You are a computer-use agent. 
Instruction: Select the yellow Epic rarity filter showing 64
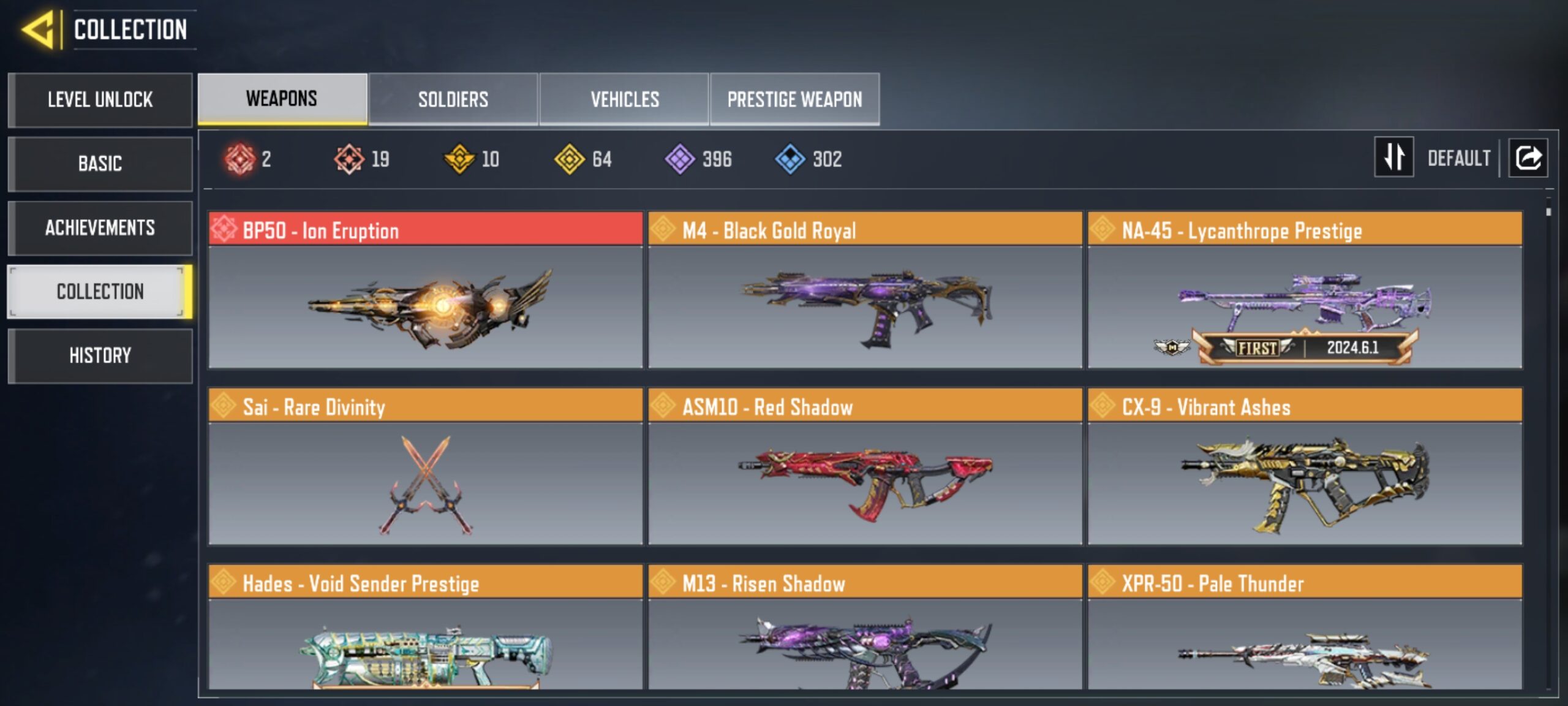coord(570,159)
